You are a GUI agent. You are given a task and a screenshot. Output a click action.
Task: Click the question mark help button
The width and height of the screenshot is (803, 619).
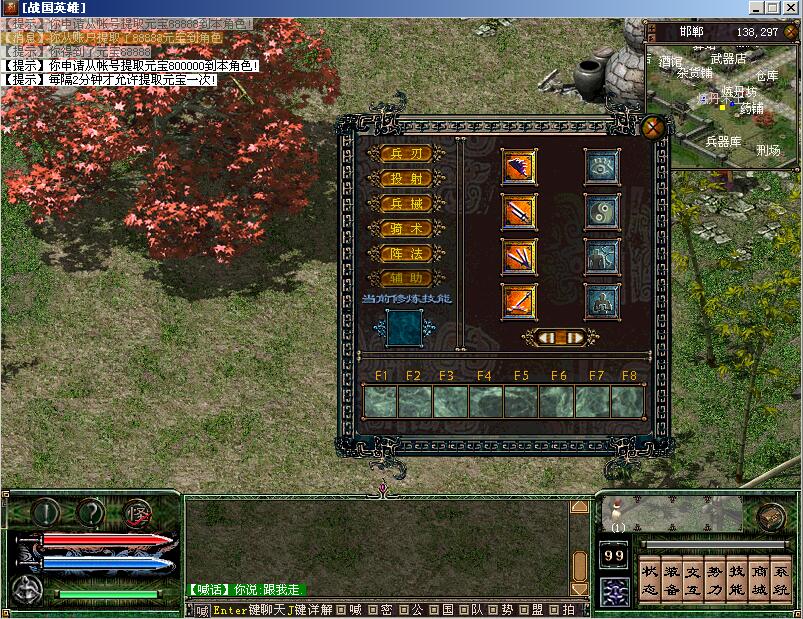(x=91, y=513)
